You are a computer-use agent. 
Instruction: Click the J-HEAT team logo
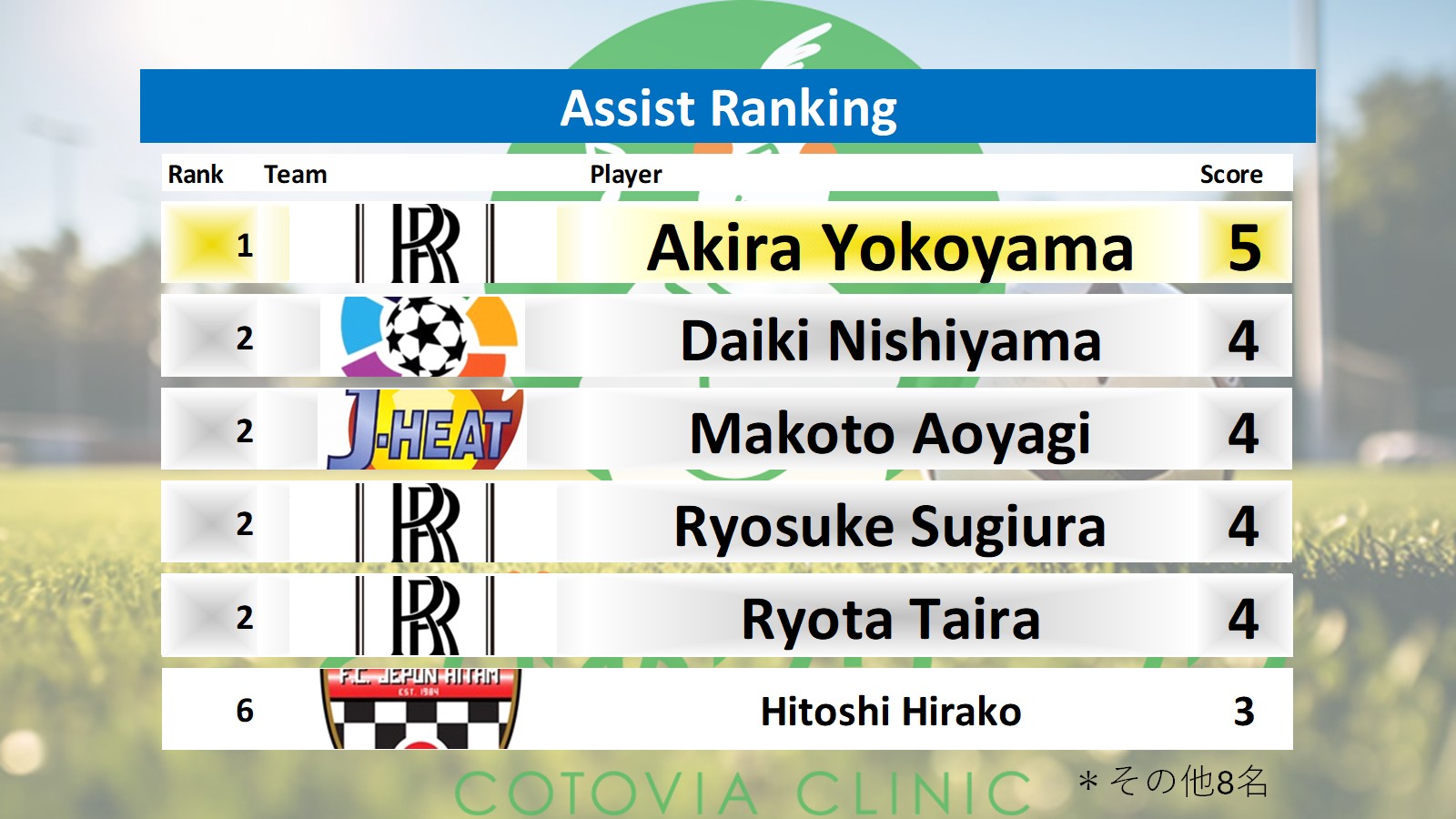pyautogui.click(x=423, y=430)
